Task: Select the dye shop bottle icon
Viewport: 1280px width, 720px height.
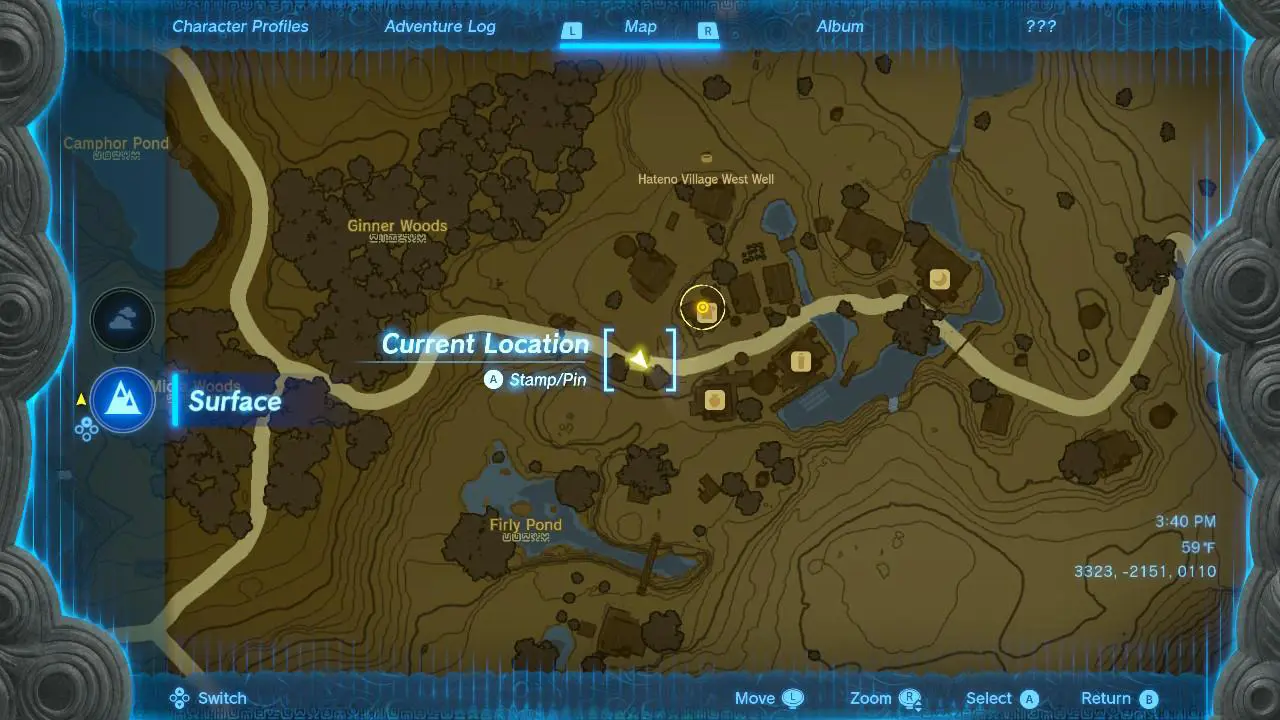Action: [800, 360]
